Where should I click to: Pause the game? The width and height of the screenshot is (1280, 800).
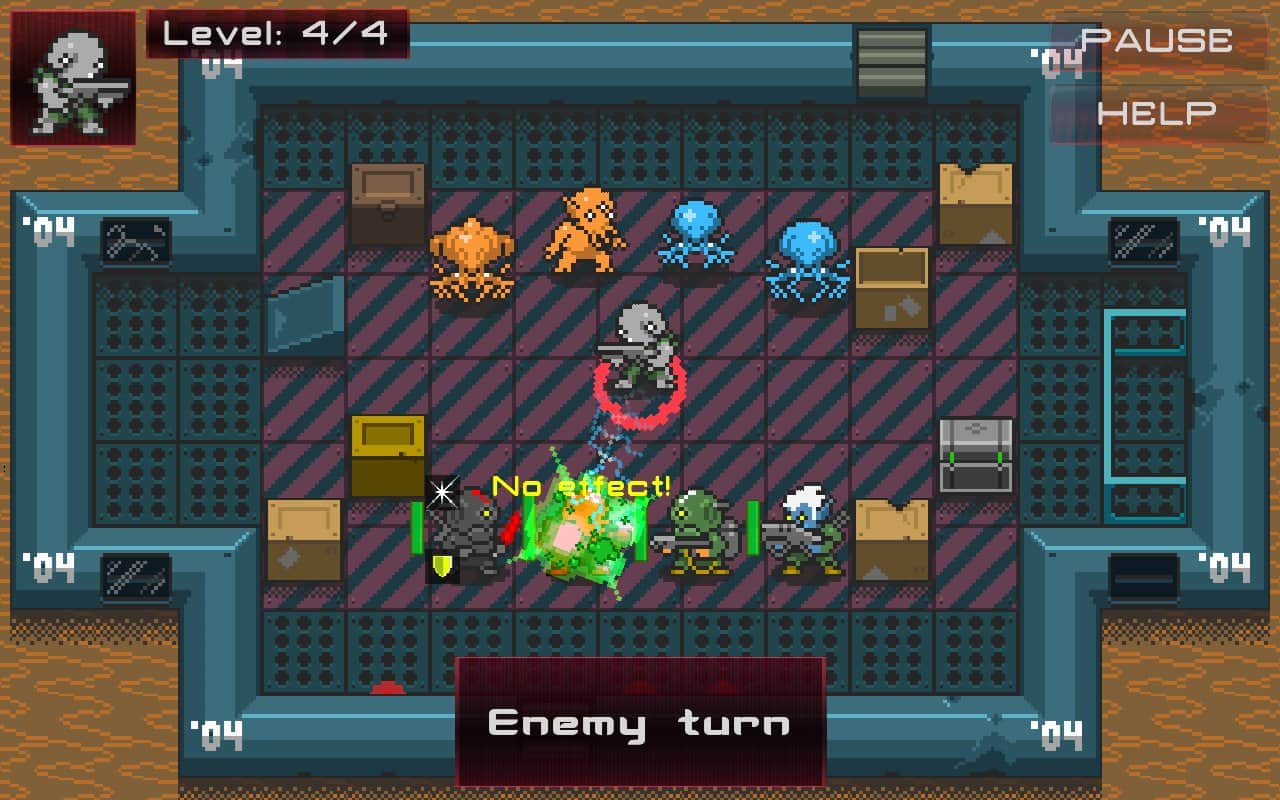pos(1157,41)
